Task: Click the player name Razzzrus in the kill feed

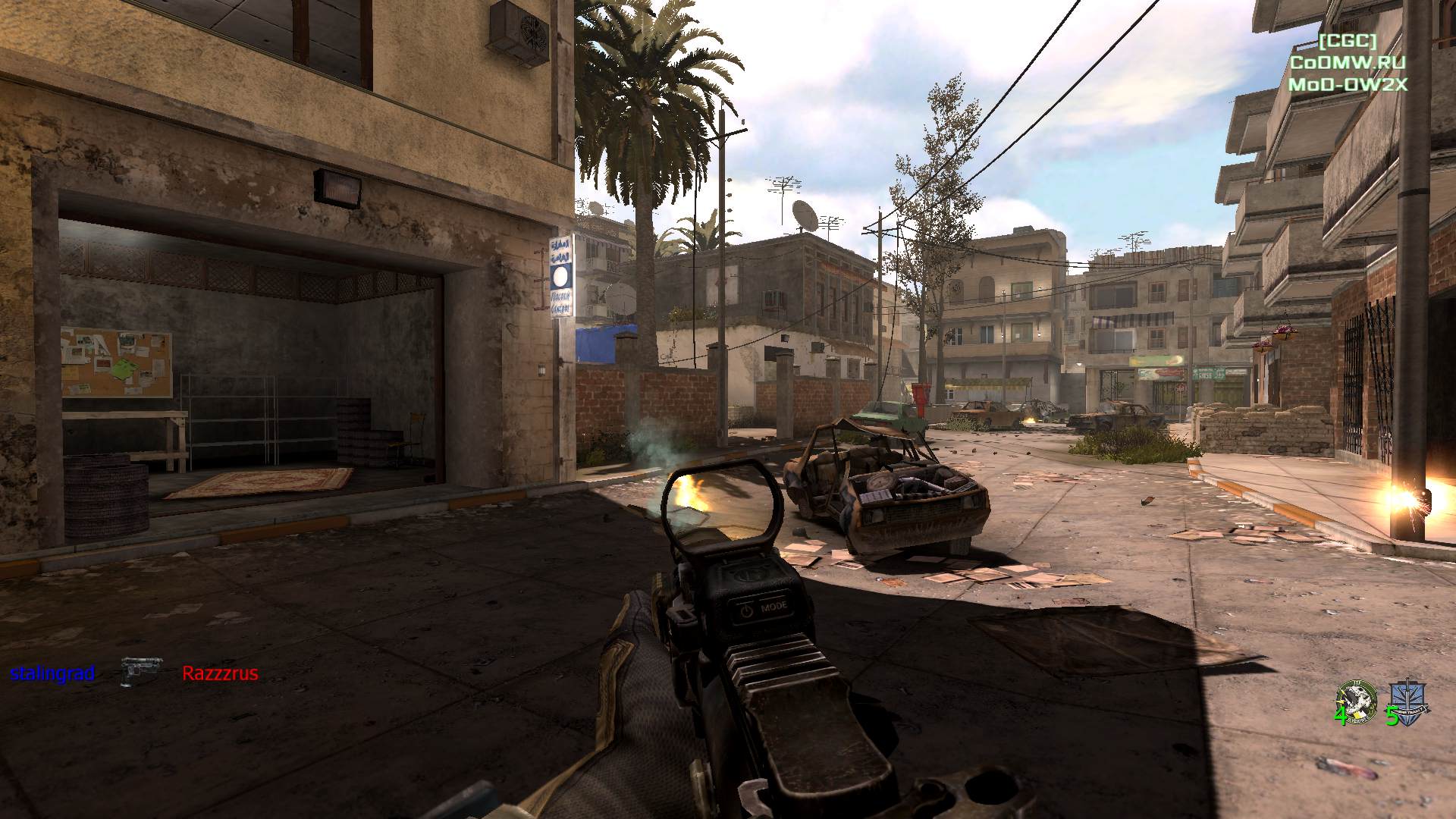Action: point(220,673)
